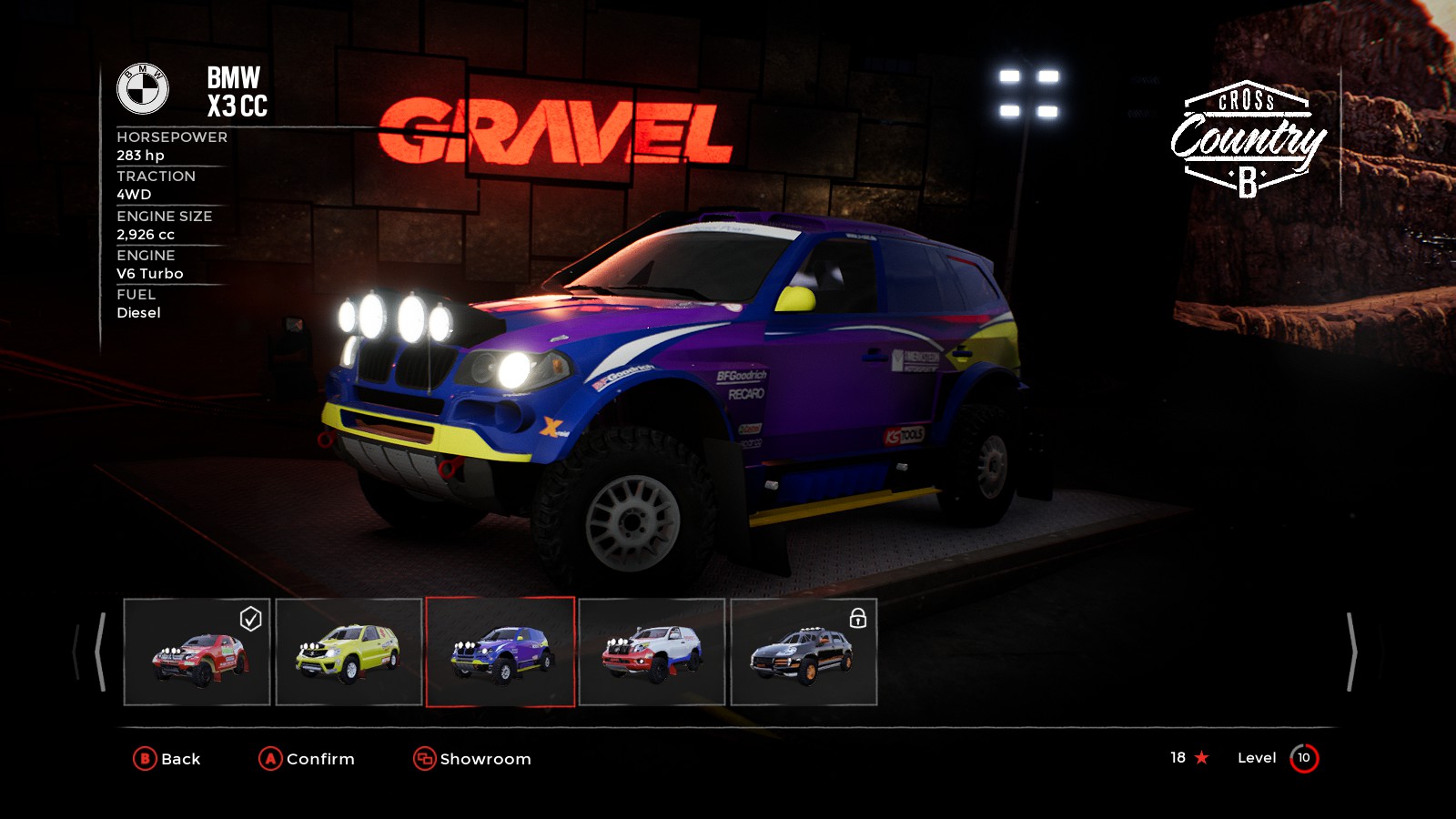
Task: Select the red rally SUV thumbnail
Action: point(197,652)
